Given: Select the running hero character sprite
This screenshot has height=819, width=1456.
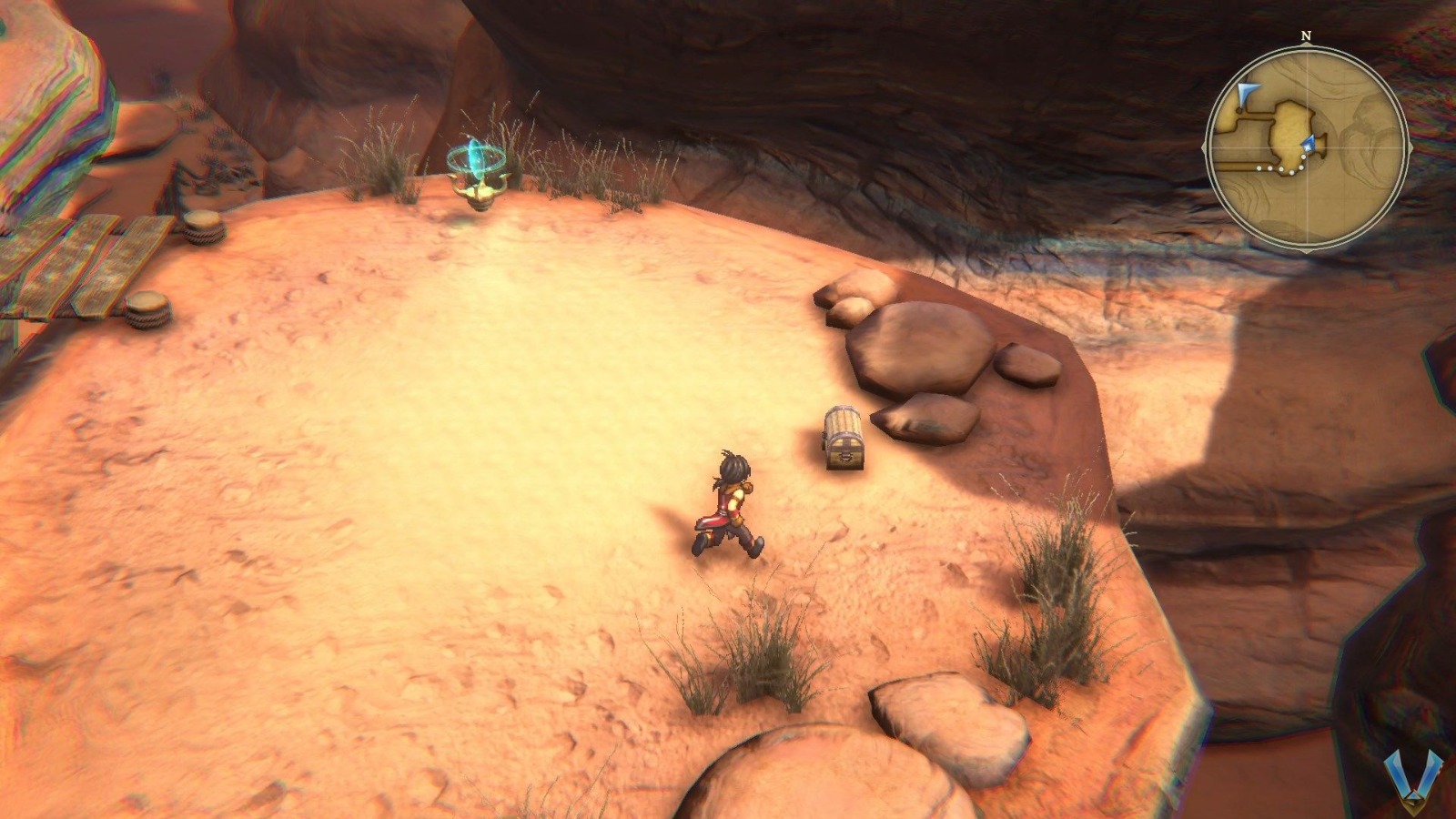Looking at the screenshot, I should tap(728, 505).
